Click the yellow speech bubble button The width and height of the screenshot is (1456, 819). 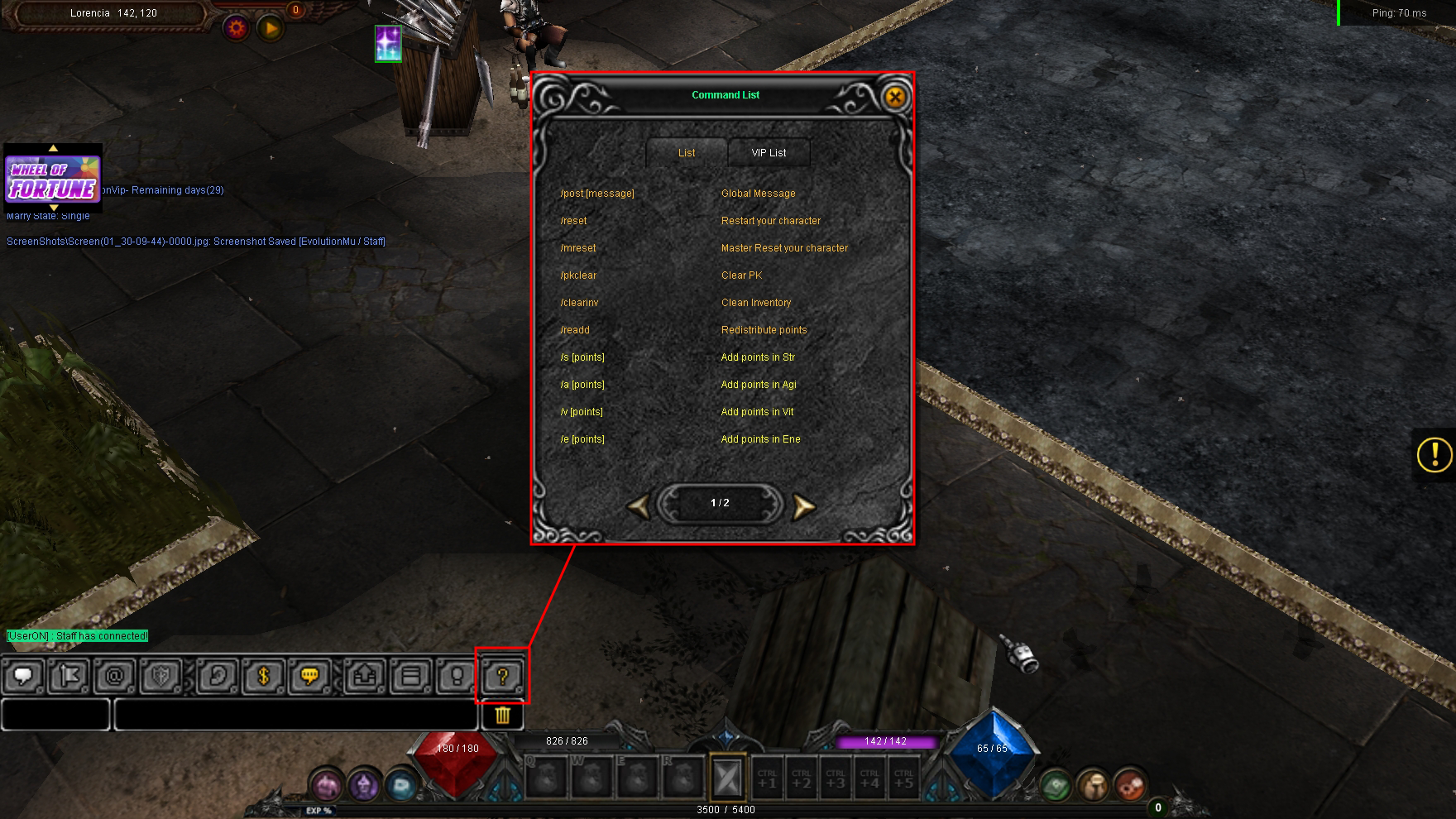[309, 677]
